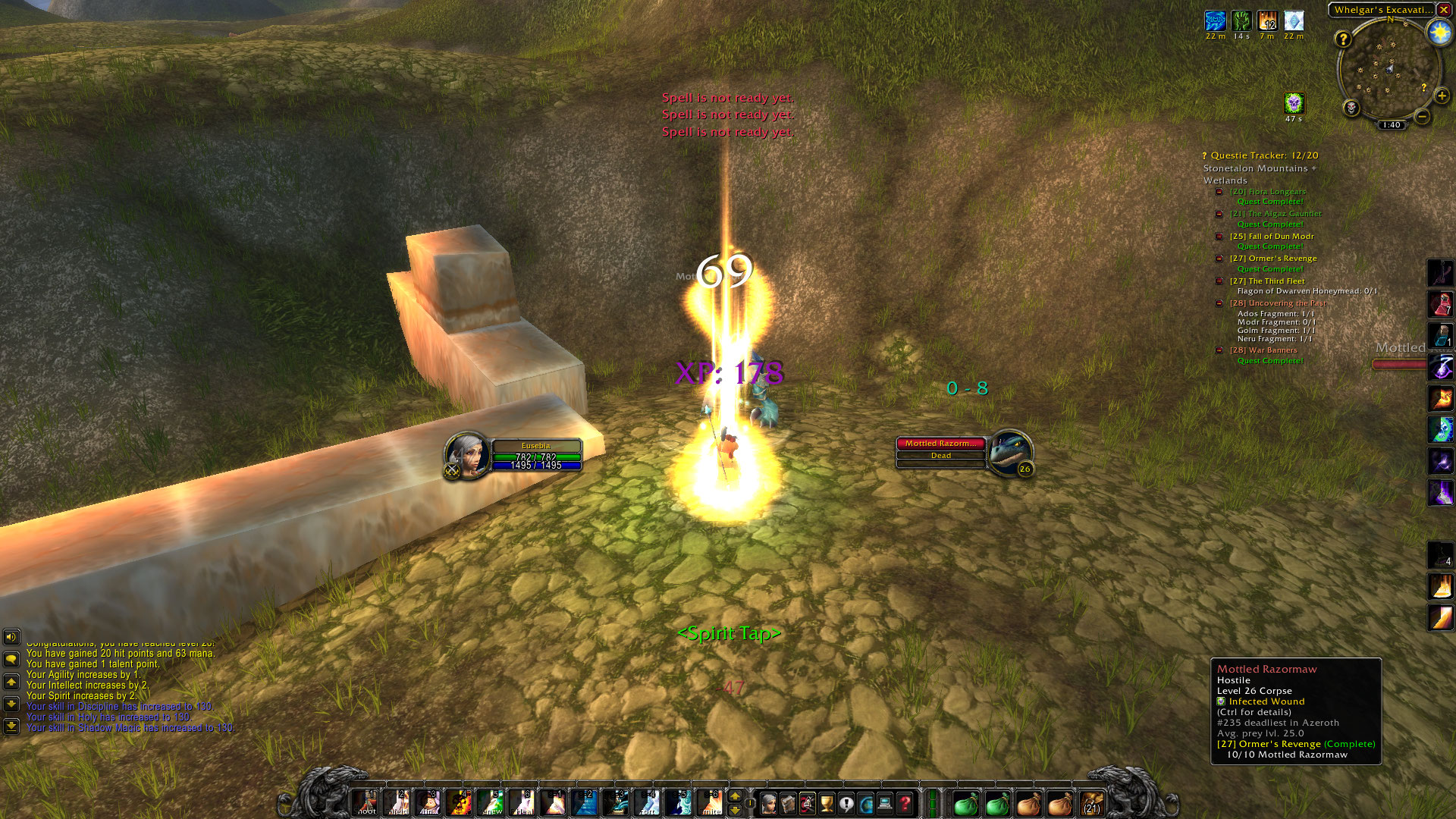1456x819 pixels.
Task: Zoom out the minimap with minus button
Action: click(1423, 116)
